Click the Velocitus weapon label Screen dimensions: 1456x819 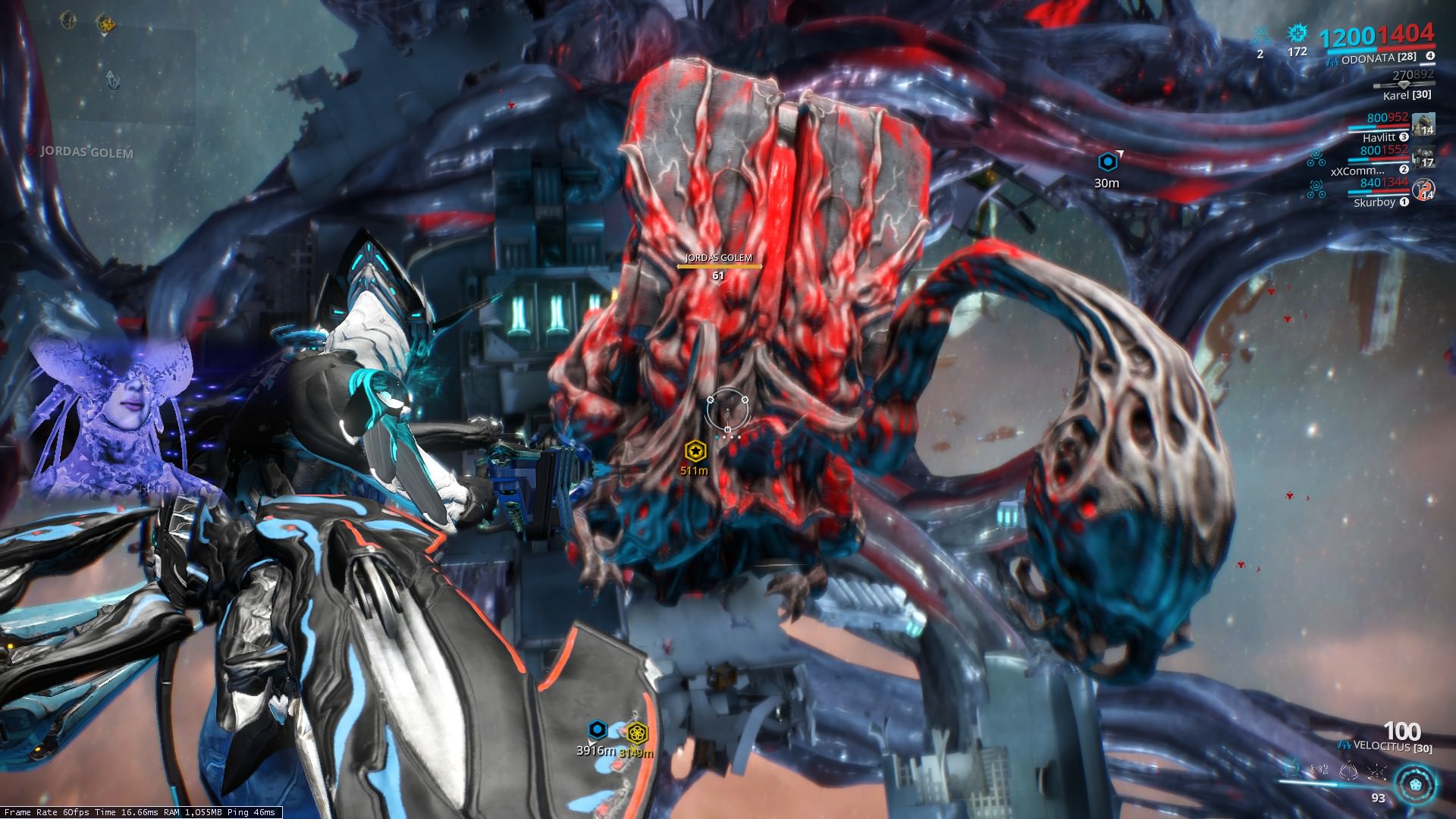click(1392, 748)
